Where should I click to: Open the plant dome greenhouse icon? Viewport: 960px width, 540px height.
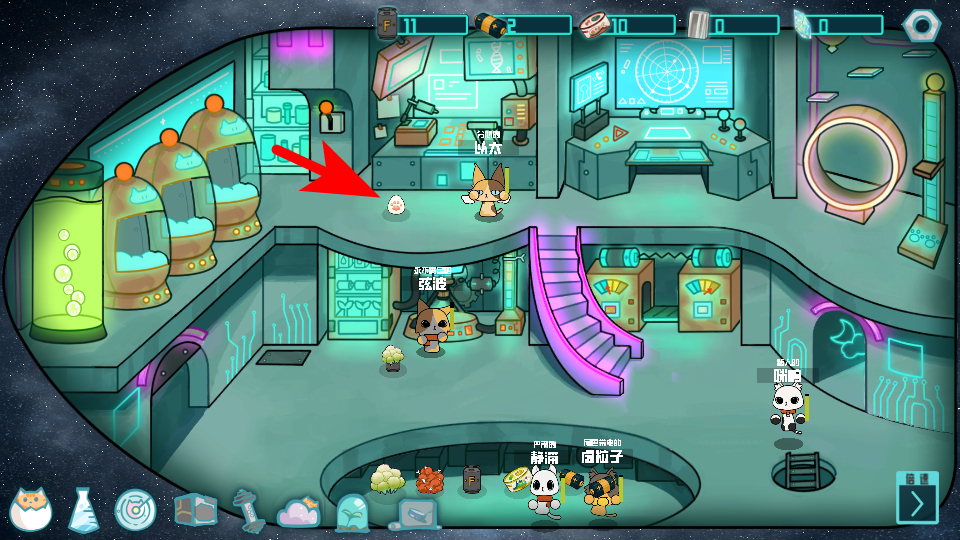pyautogui.click(x=352, y=512)
